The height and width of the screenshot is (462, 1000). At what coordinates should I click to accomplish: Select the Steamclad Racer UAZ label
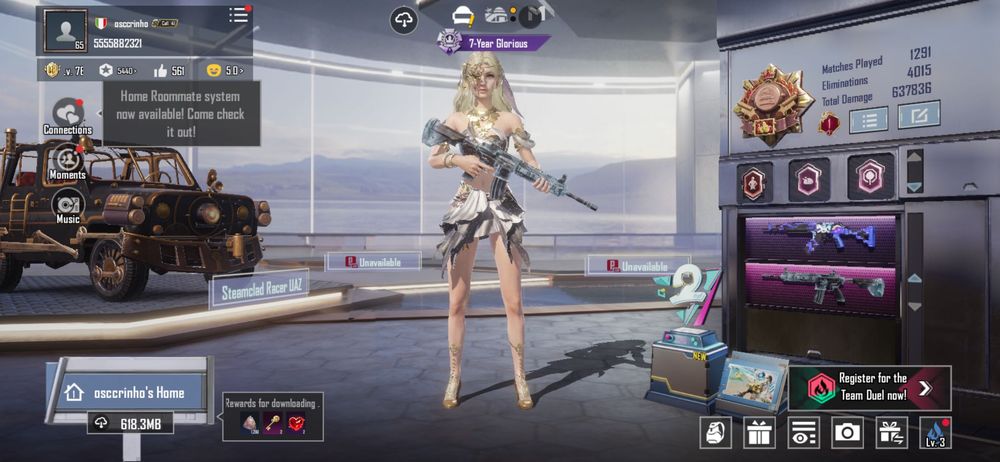tap(260, 288)
